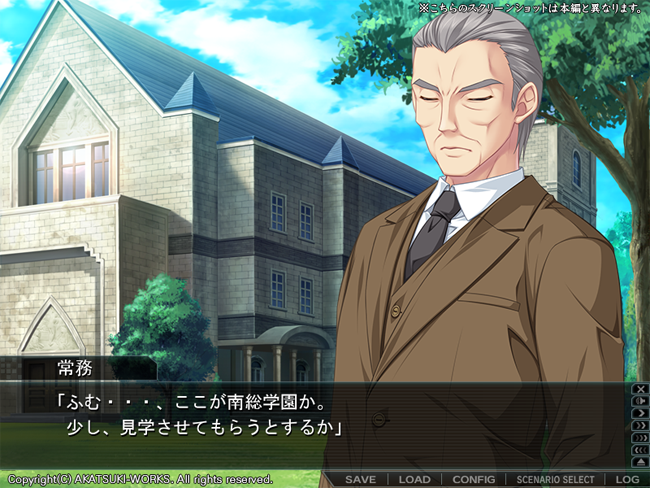The width and height of the screenshot is (650, 488).
Task: Open SCENARIO SELECT
Action: tap(555, 480)
